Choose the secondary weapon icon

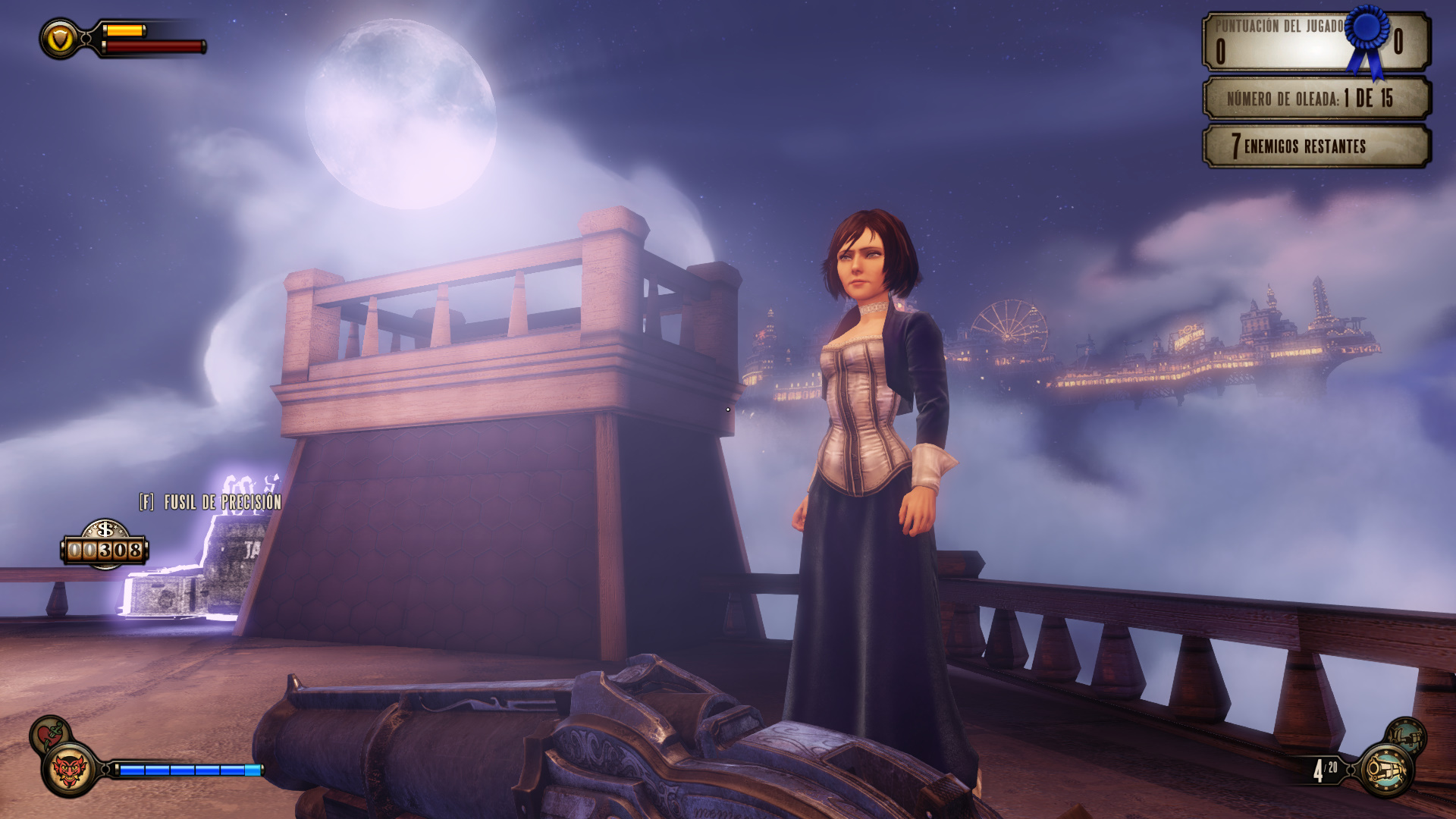[1407, 734]
